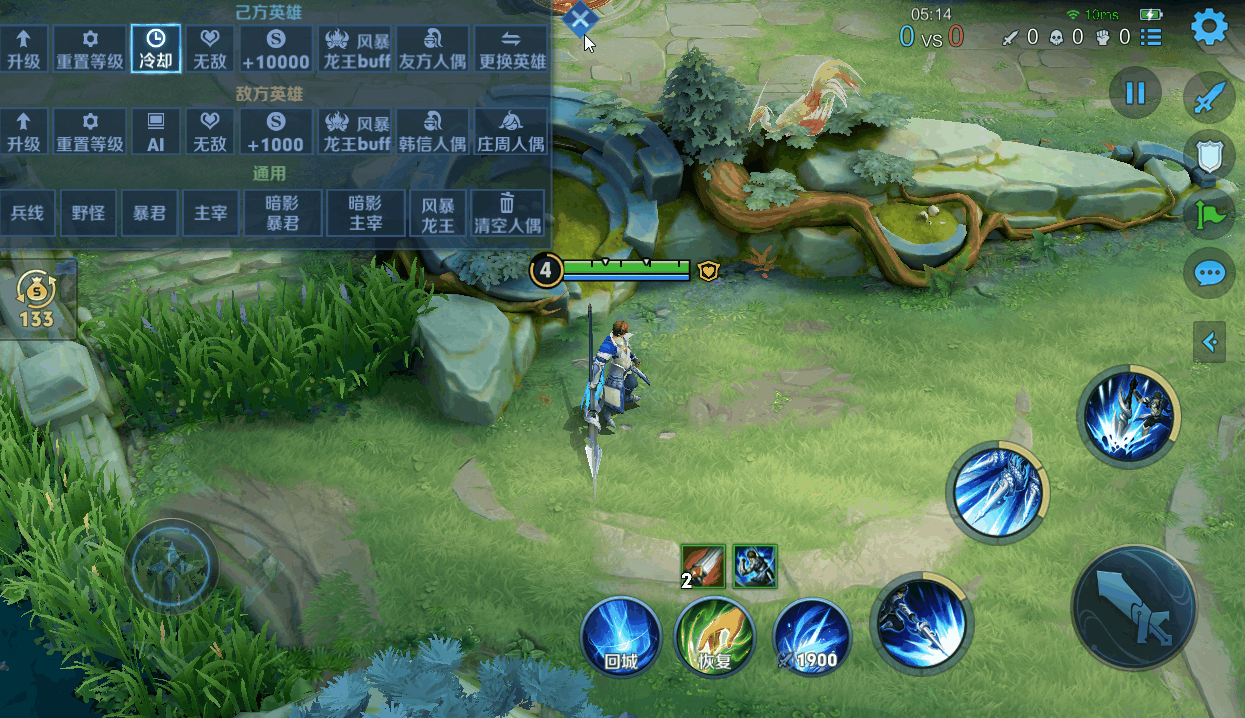The height and width of the screenshot is (718, 1245).
Task: Use the 回城 recall ability
Action: [621, 636]
